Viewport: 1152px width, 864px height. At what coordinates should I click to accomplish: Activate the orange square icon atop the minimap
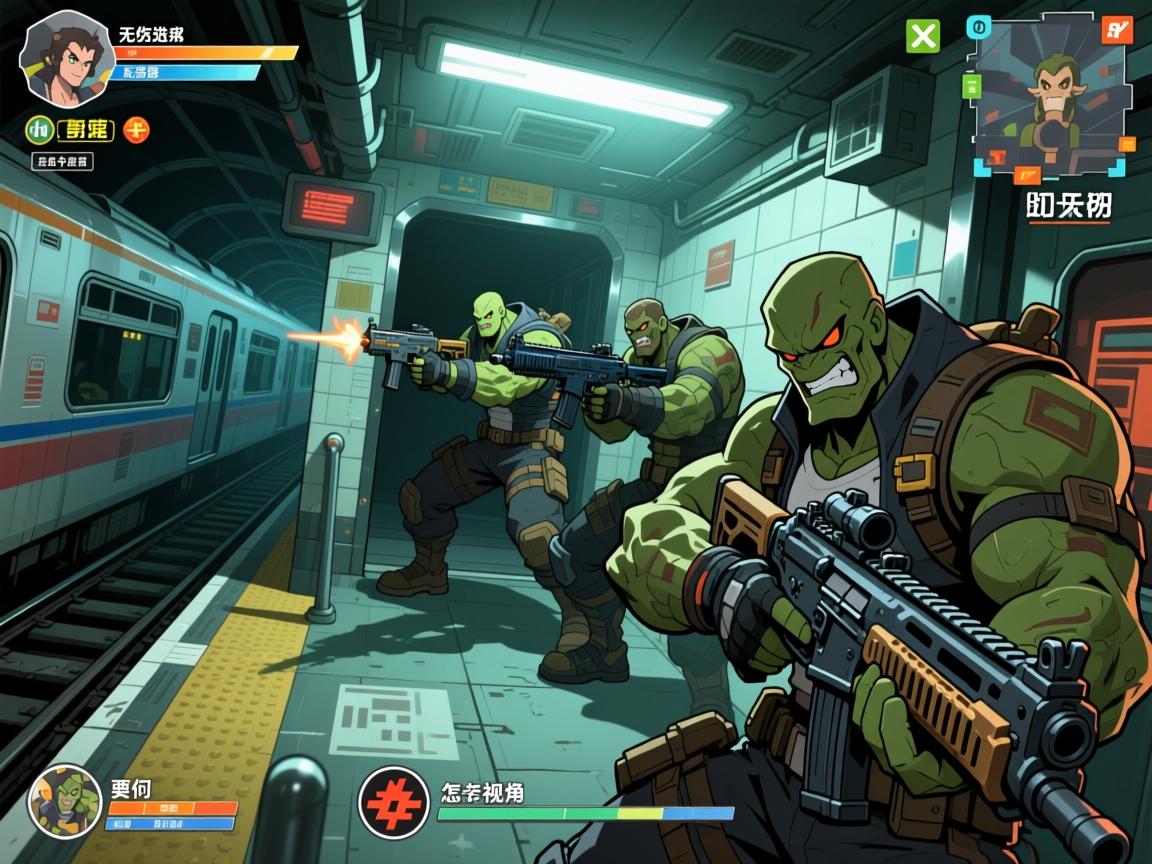(1115, 29)
